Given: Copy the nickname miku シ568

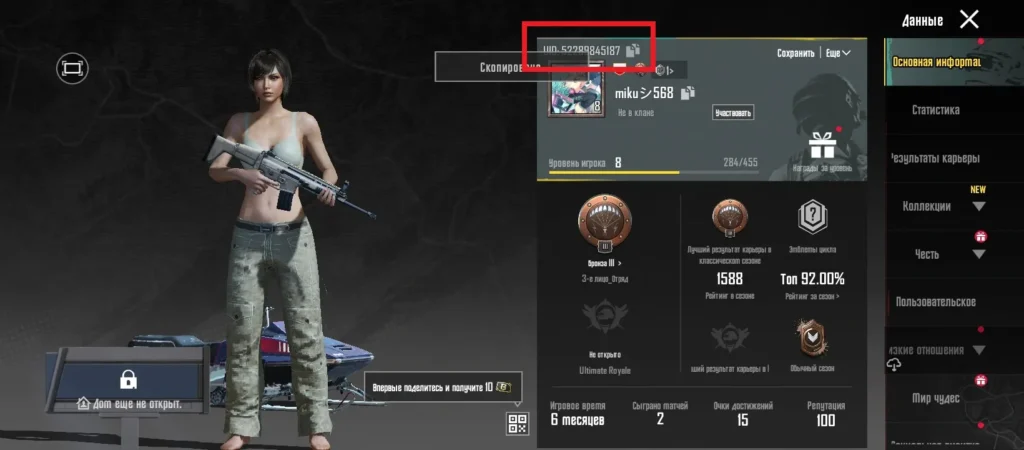Looking at the screenshot, I should tap(687, 94).
